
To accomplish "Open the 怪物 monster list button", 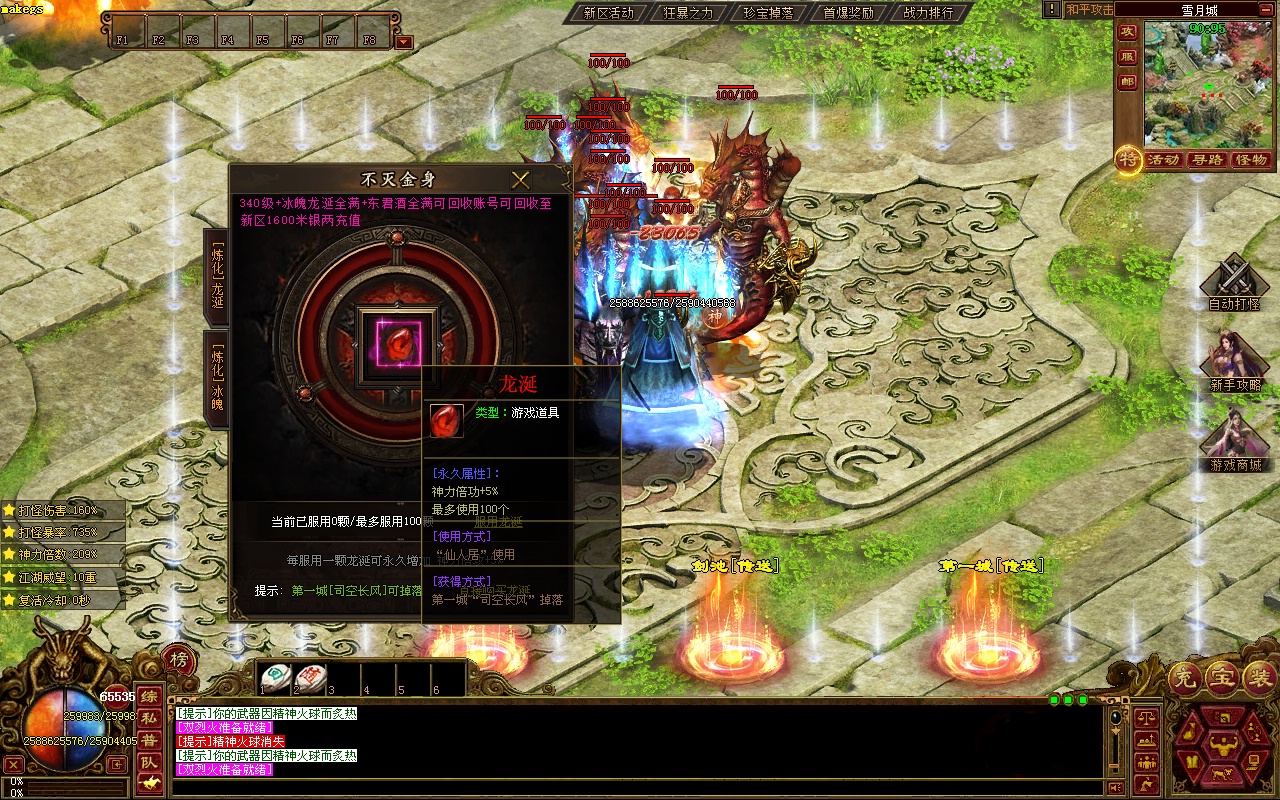I will (1251, 160).
